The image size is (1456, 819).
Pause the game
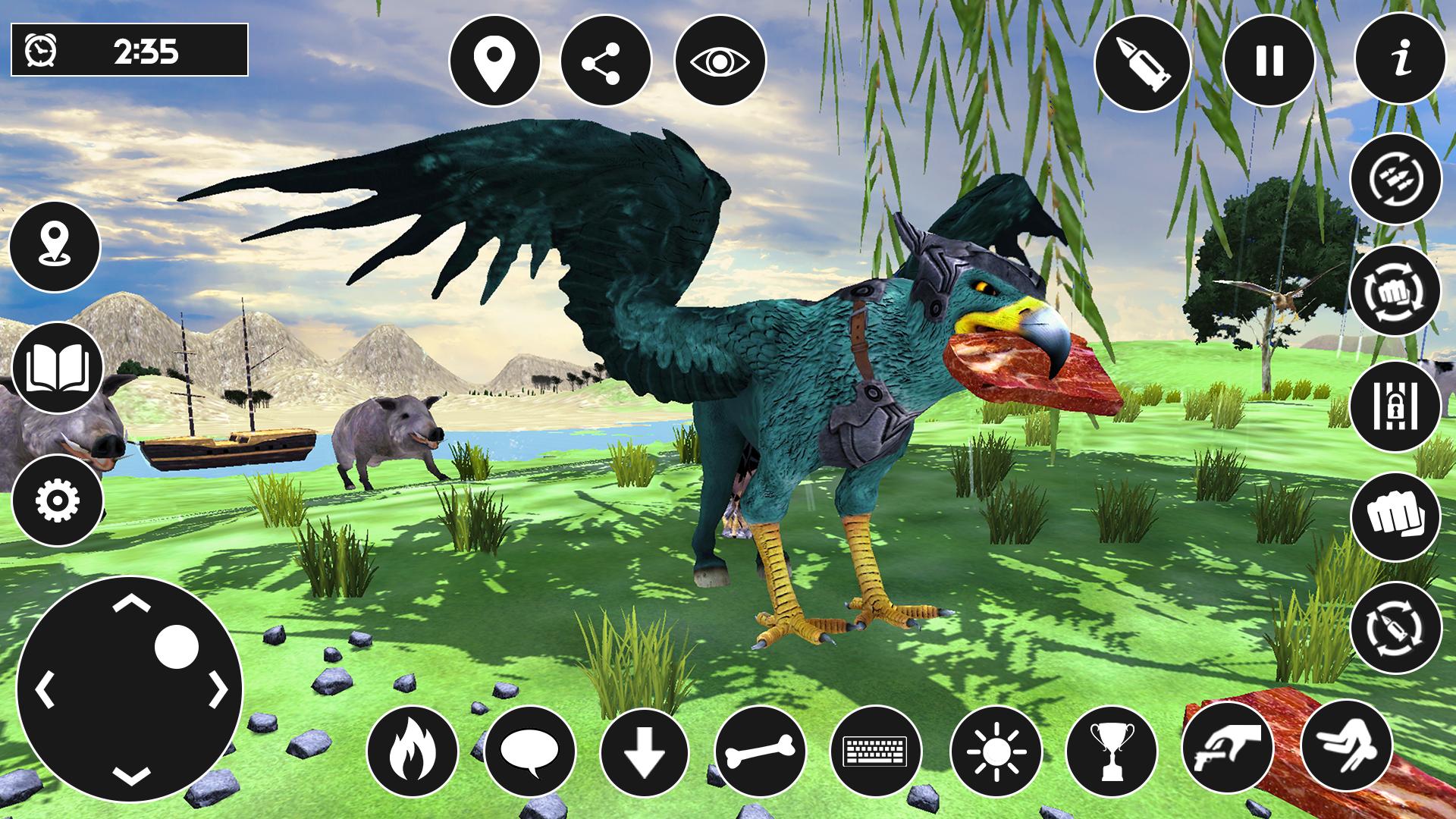1269,61
